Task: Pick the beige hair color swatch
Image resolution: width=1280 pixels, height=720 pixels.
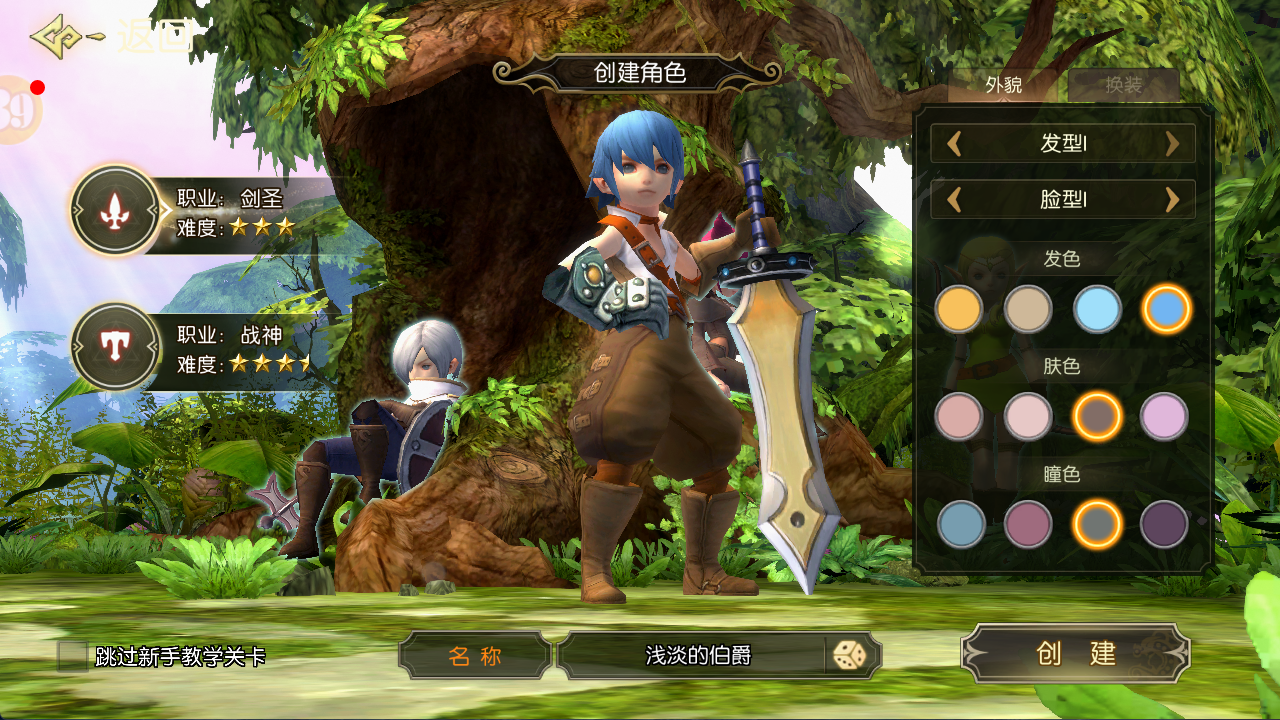Action: tap(1028, 310)
